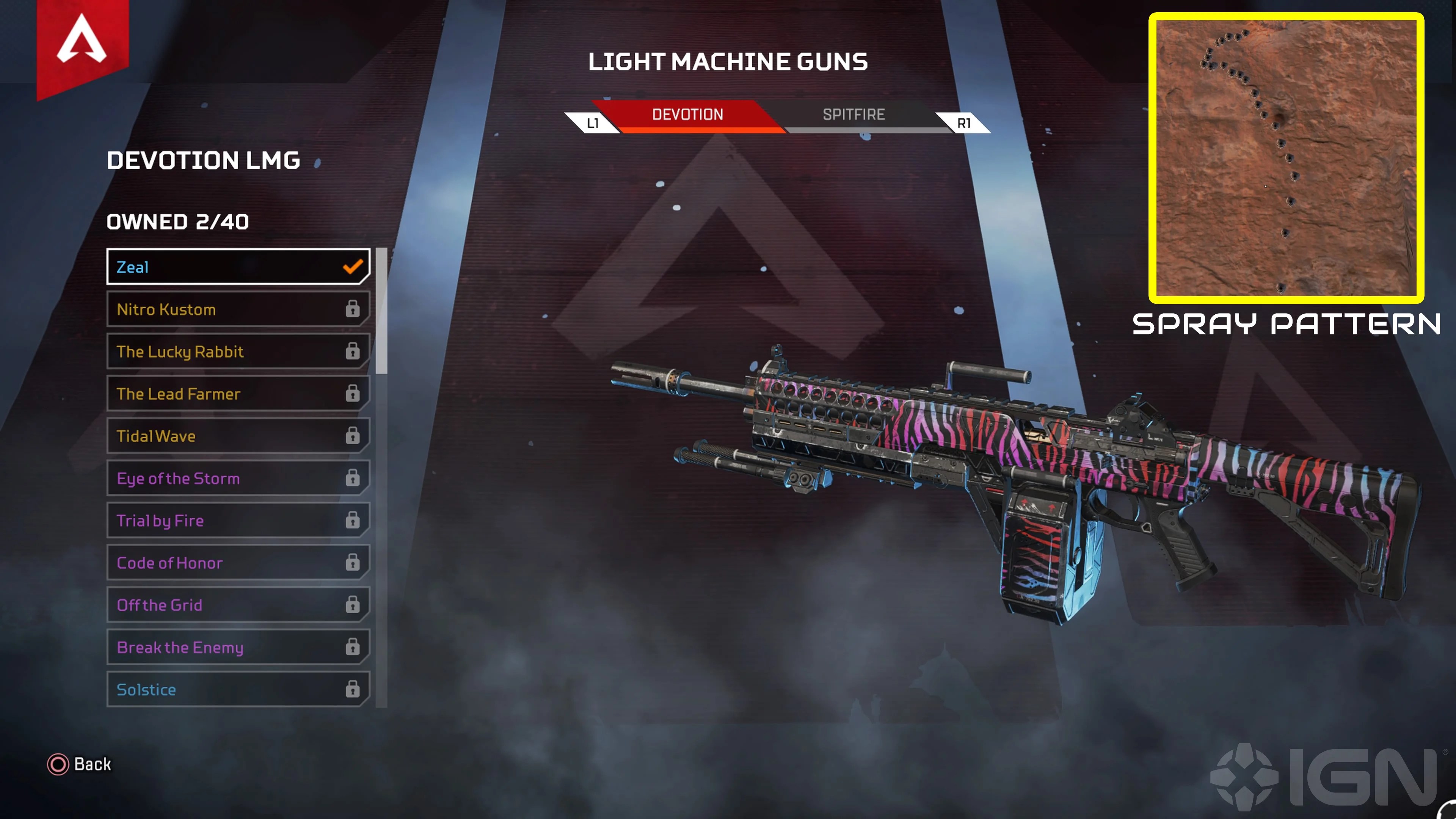Pick The Lucky Rabbit skin
This screenshot has height=819, width=1456.
click(237, 351)
